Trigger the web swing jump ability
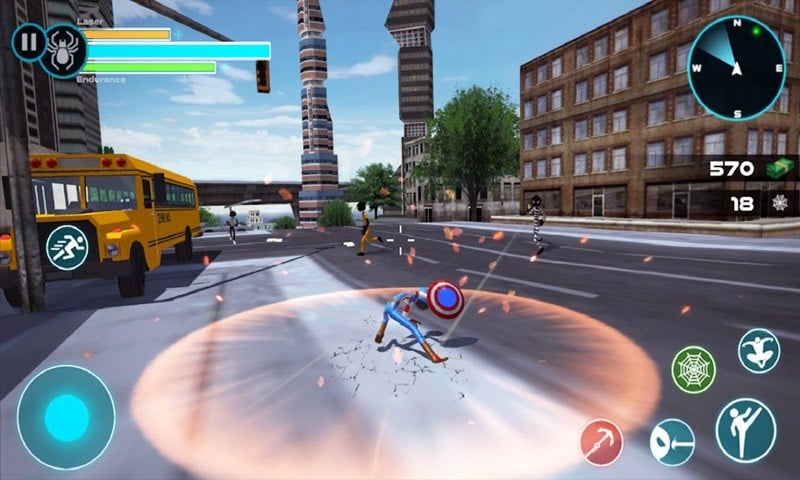The width and height of the screenshot is (800, 480). (x=759, y=350)
